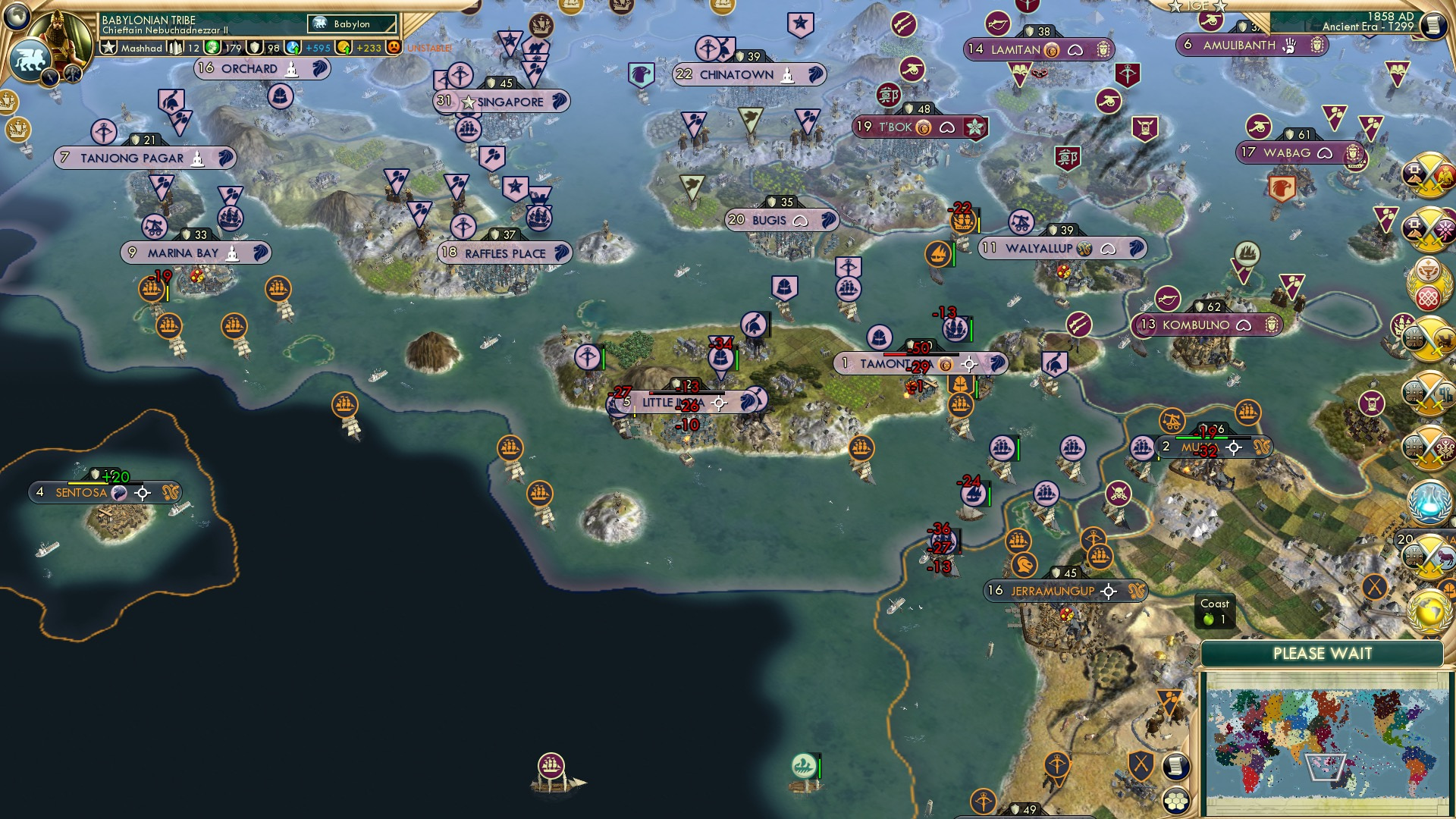Expand the Babylon civilization selector box

pyautogui.click(x=350, y=24)
